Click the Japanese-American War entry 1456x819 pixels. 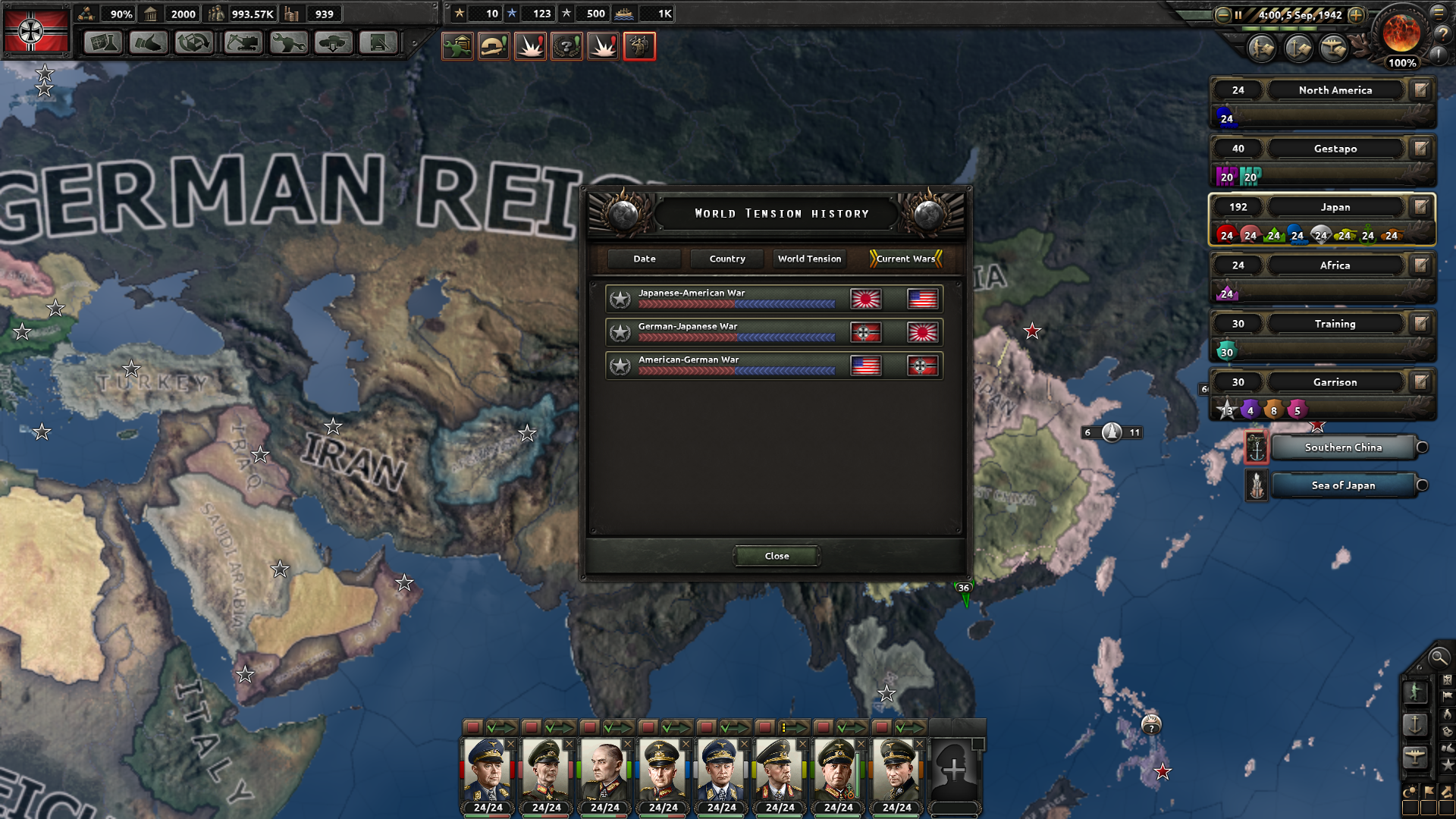tap(773, 299)
